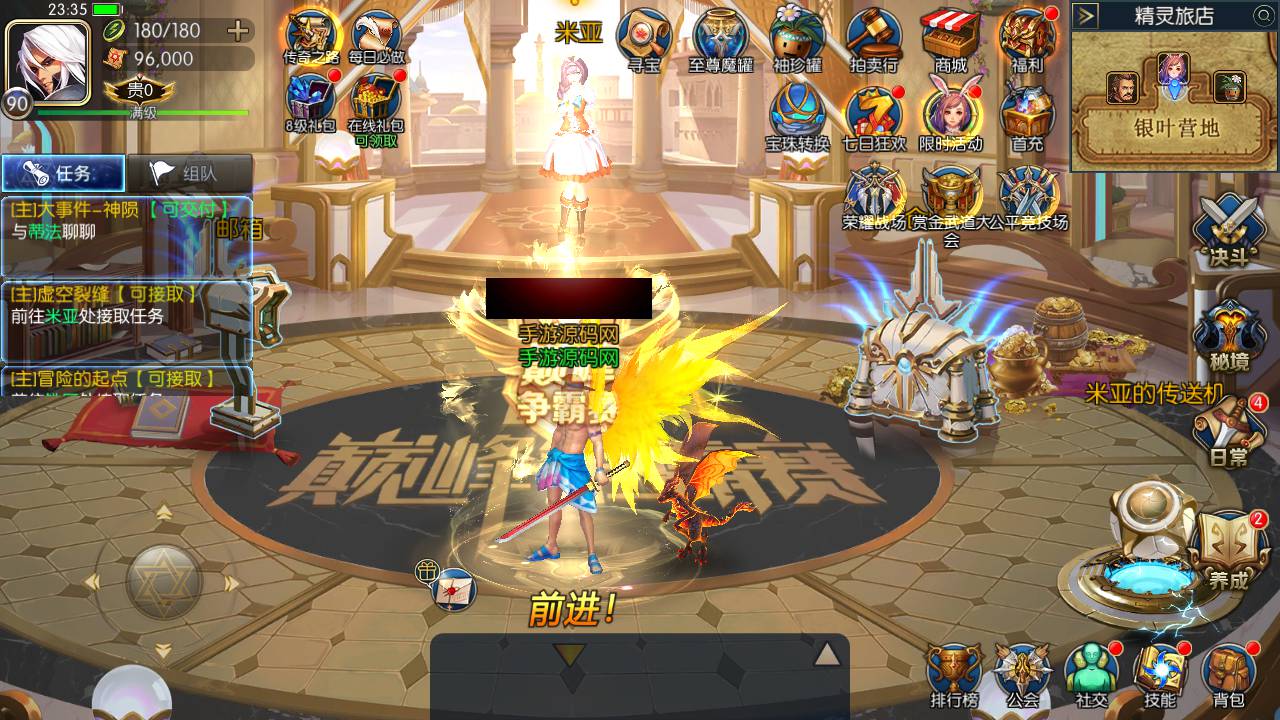Open the 福利 welfare rewards
The image size is (1280, 720).
(1027, 38)
